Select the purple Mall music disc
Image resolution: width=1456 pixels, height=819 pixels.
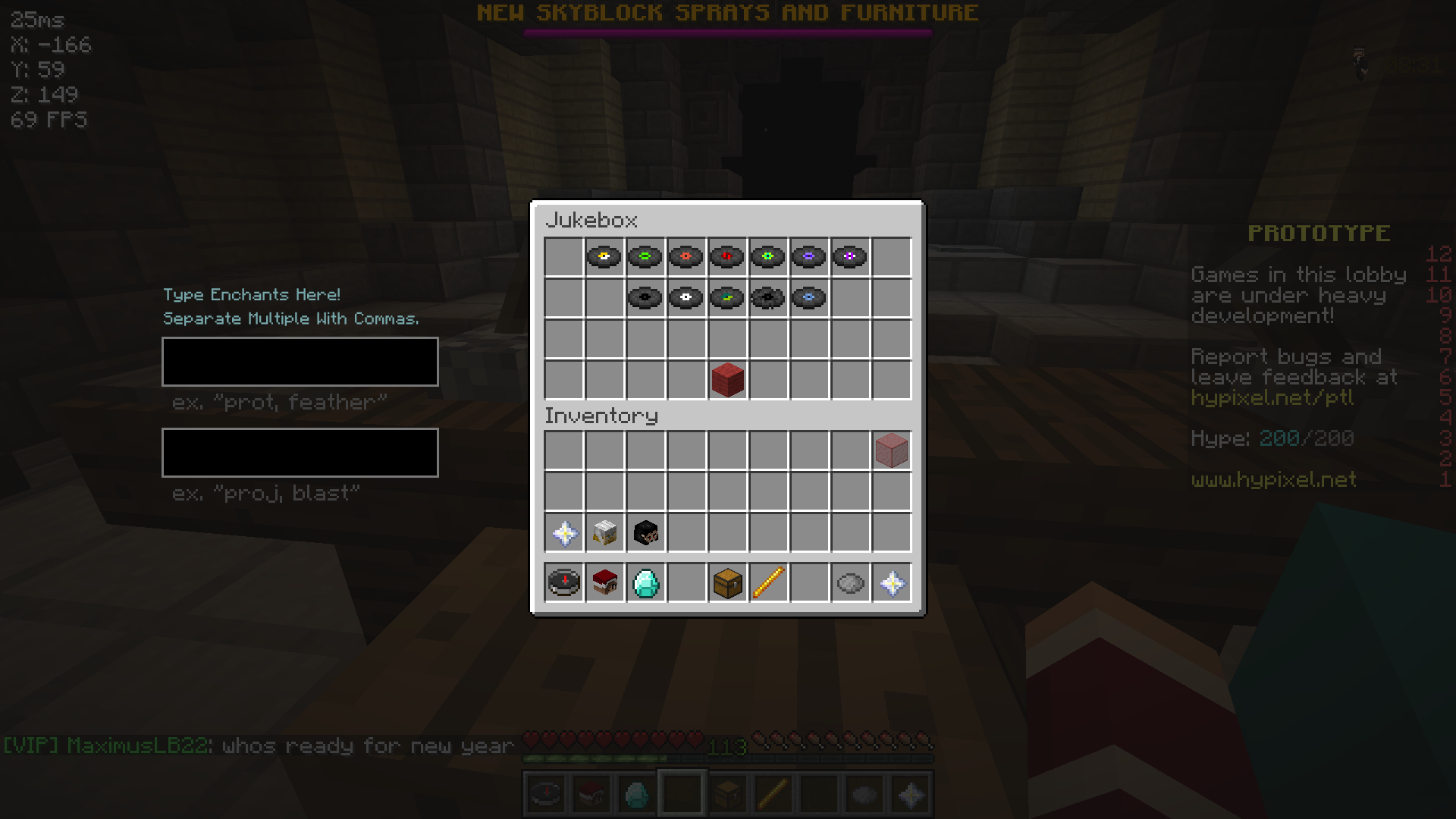(809, 257)
